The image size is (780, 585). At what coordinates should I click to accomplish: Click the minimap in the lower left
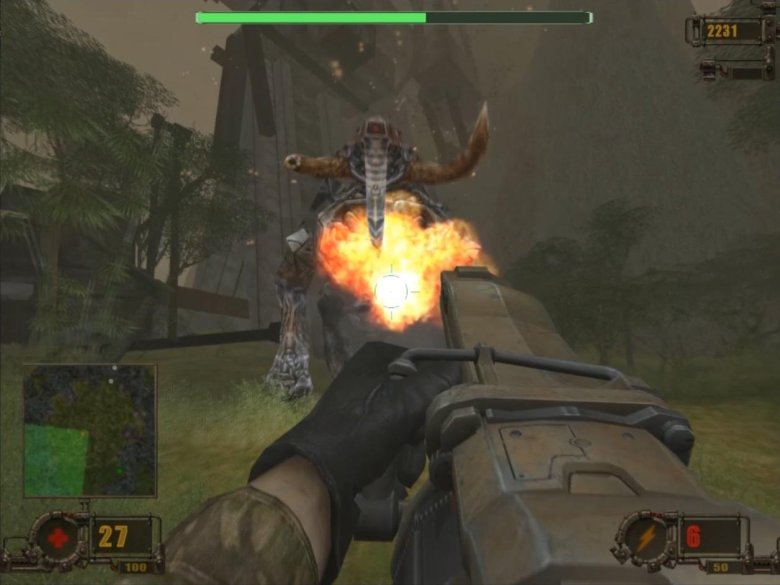click(90, 430)
